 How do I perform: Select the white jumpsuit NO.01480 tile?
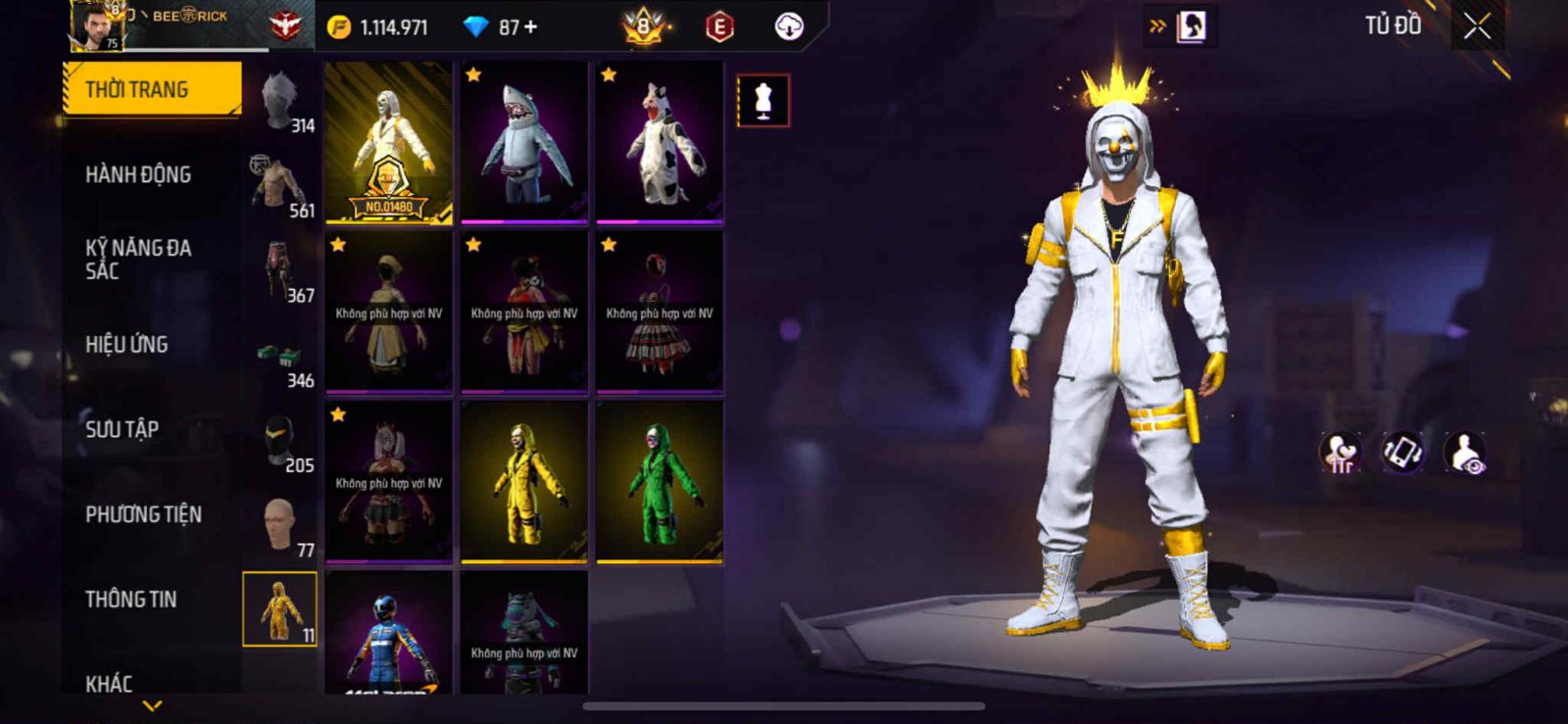[x=389, y=142]
